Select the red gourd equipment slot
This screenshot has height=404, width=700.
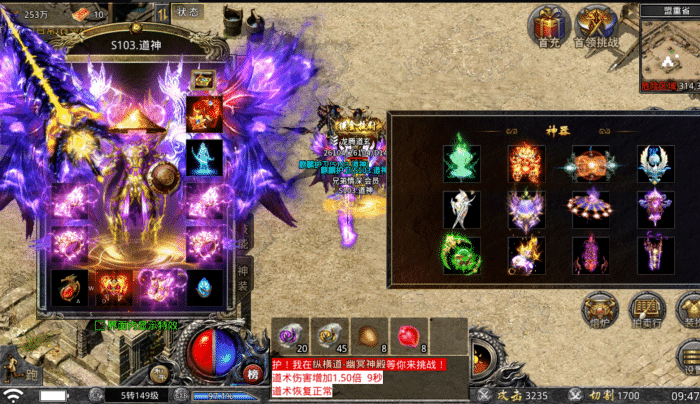[69, 288]
